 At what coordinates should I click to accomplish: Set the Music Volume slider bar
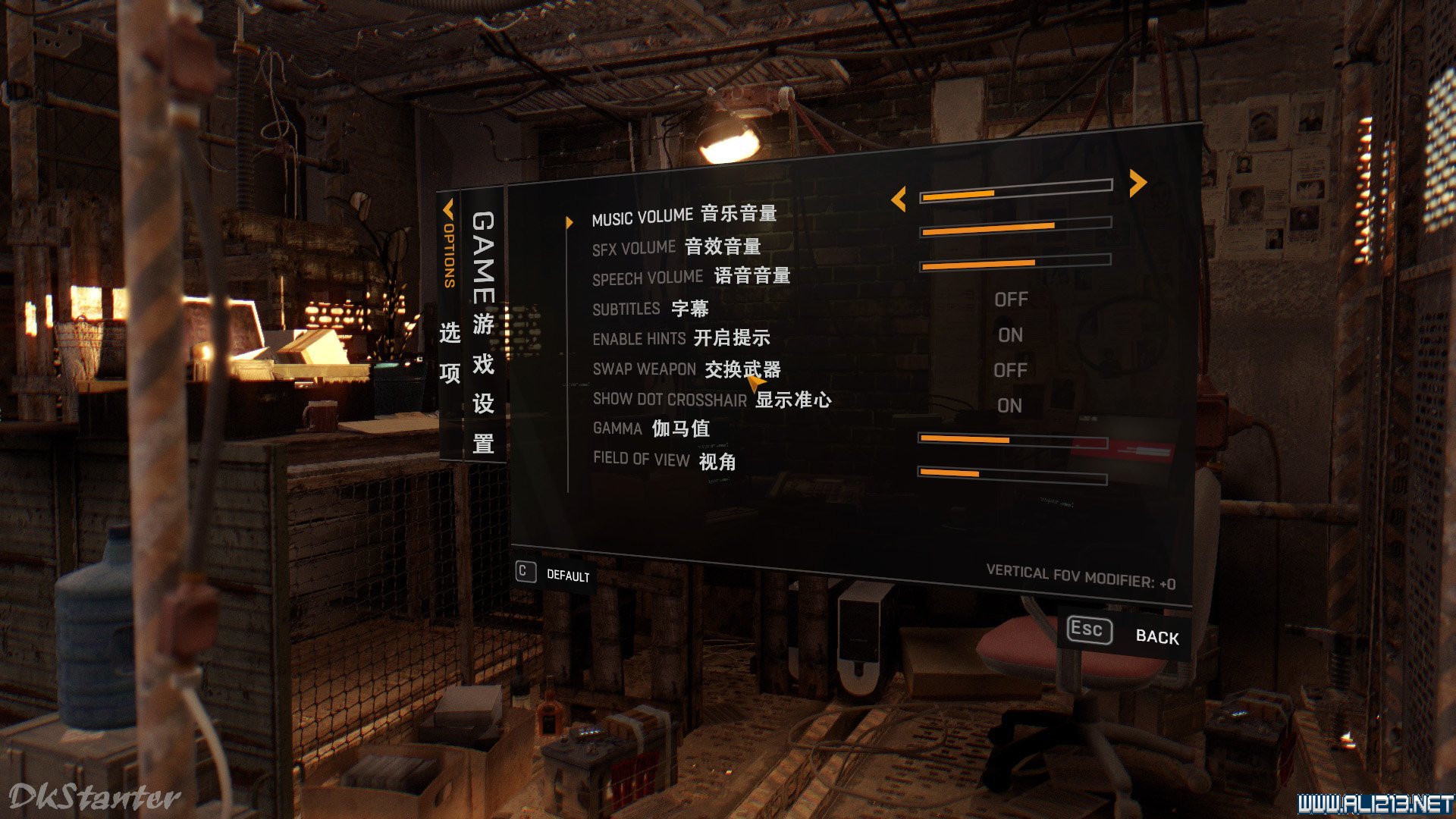pos(1015,191)
